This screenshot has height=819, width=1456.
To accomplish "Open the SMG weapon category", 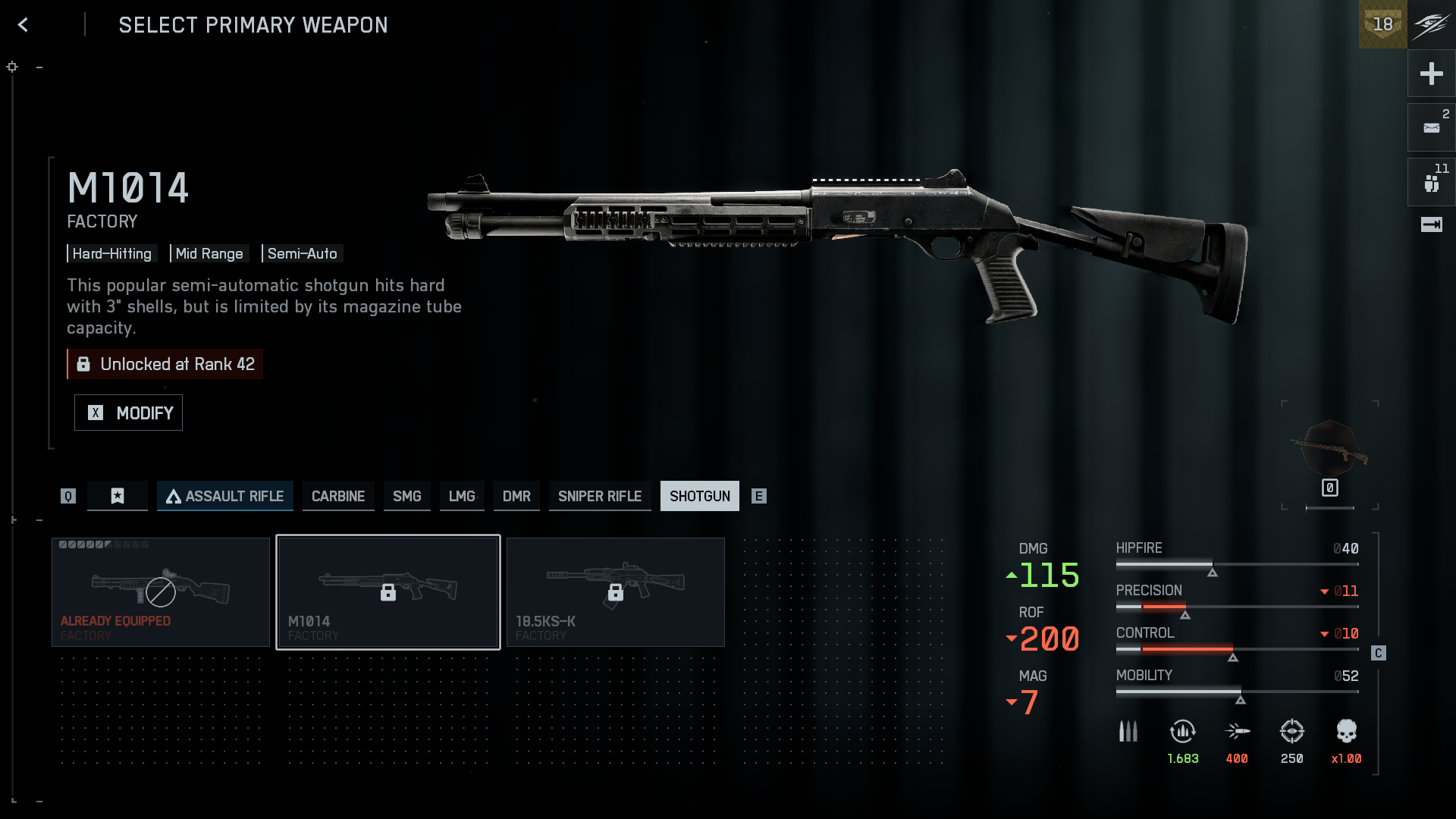I will pos(406,496).
